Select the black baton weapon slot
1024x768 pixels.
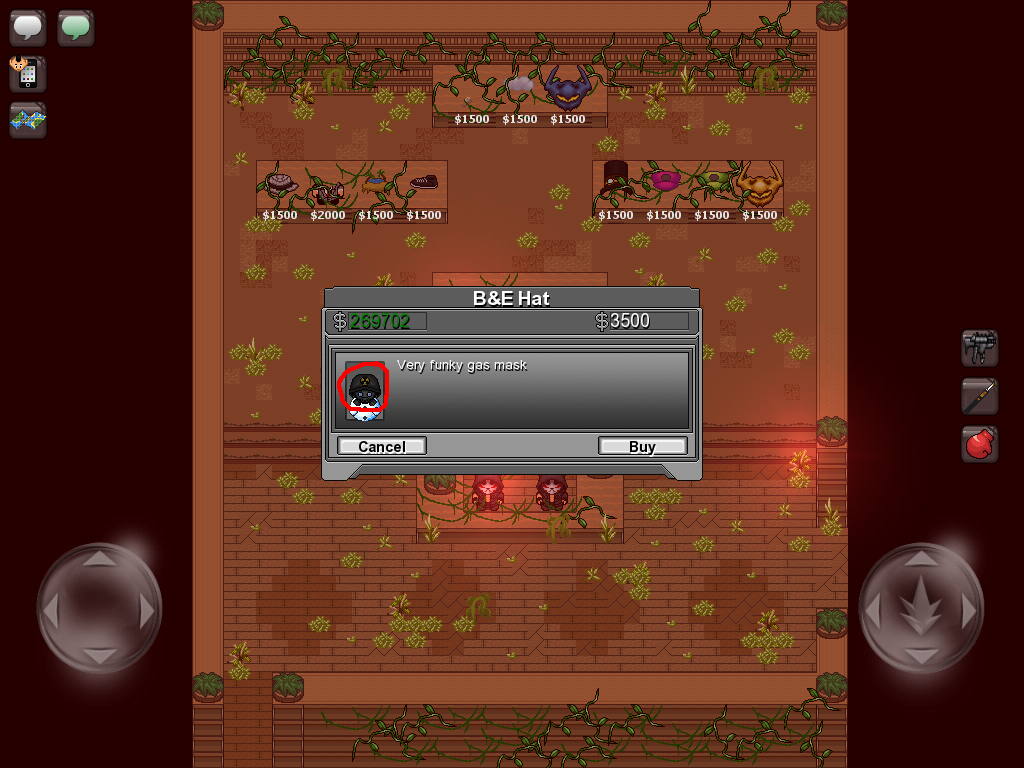point(979,396)
